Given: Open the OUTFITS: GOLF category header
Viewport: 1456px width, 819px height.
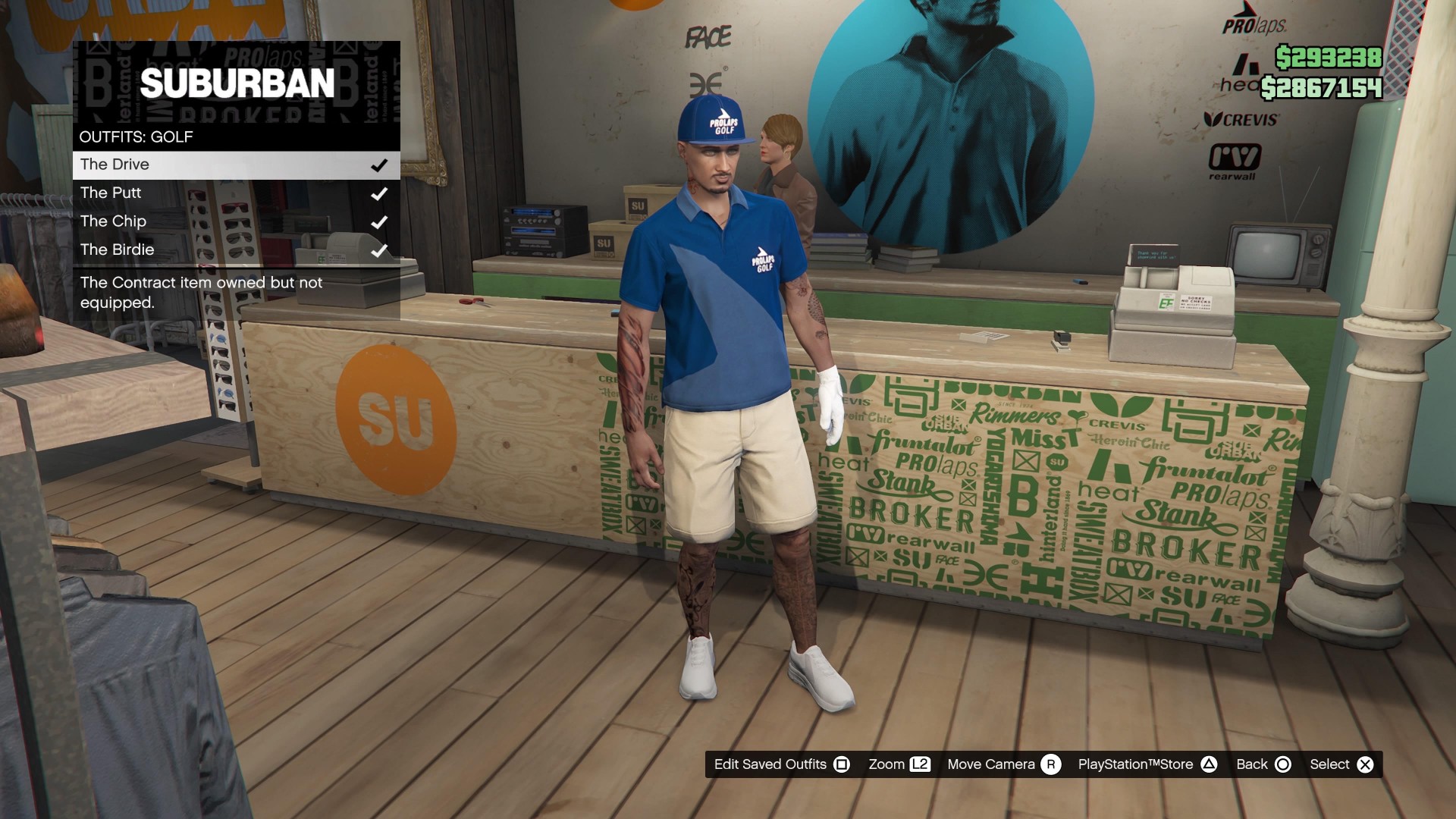Looking at the screenshot, I should pos(136,136).
